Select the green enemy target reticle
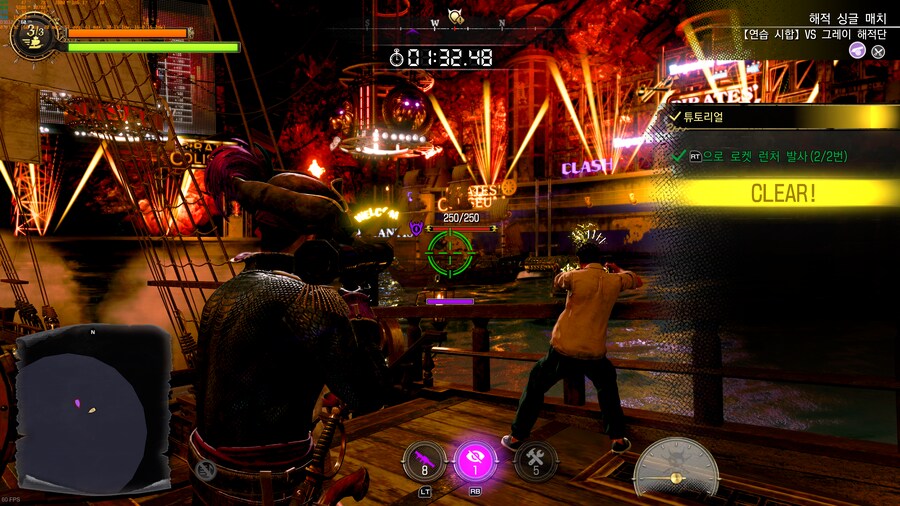Screen dimensions: 900x506 coord(450,252)
